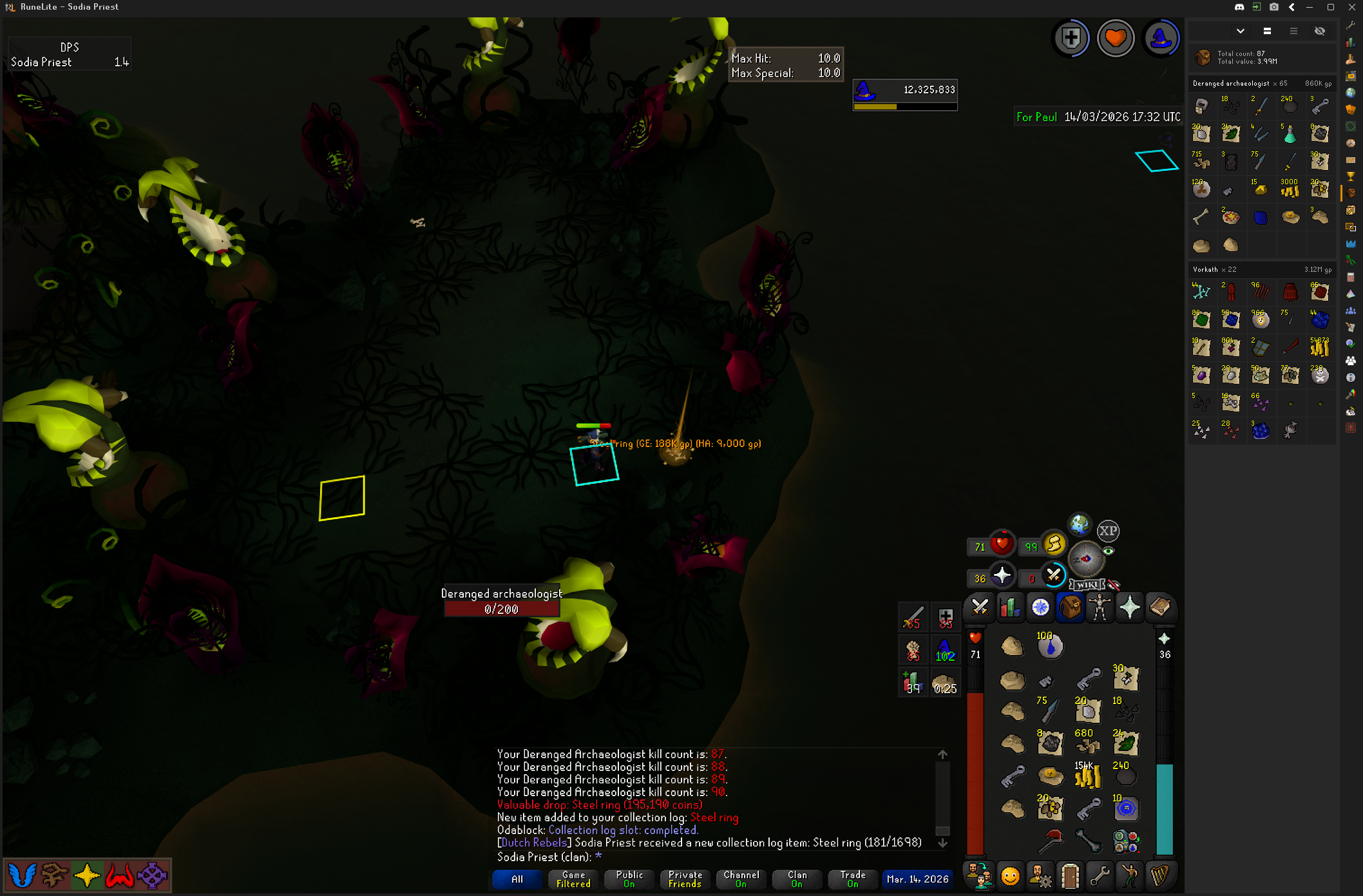Switch chat to the Clan filter
The image size is (1363, 896).
tap(797, 879)
